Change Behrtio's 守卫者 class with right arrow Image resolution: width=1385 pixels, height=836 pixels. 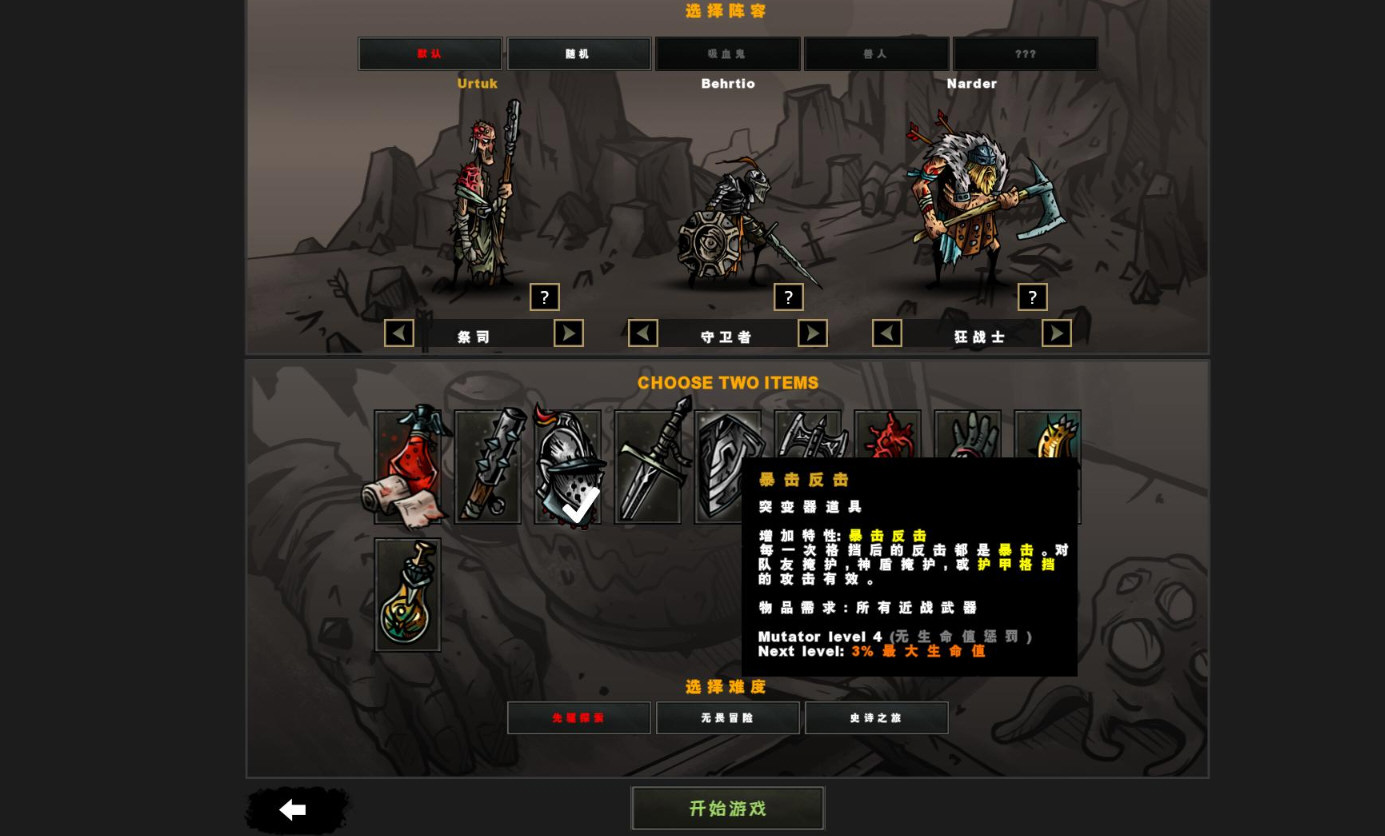tap(812, 333)
